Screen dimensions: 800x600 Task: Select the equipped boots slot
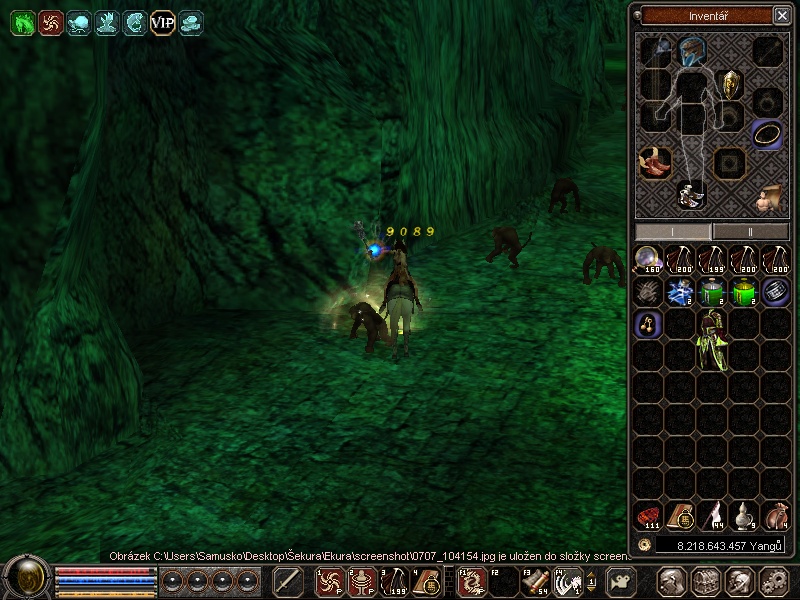(655, 161)
